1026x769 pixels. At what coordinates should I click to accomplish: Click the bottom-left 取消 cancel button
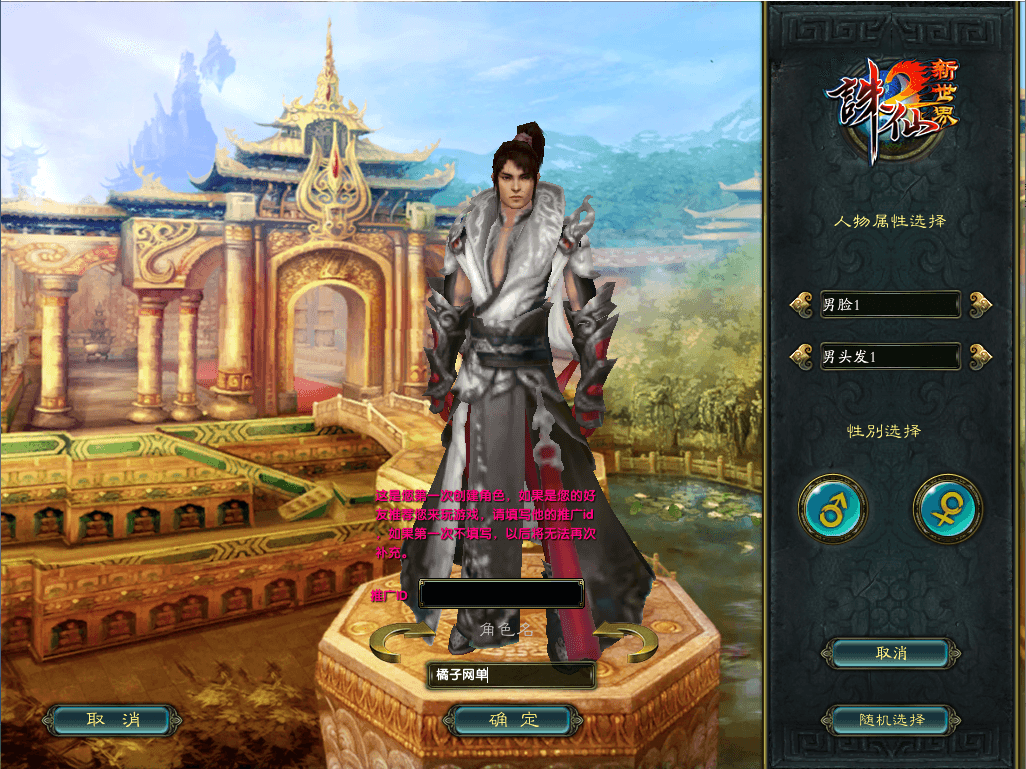(113, 720)
